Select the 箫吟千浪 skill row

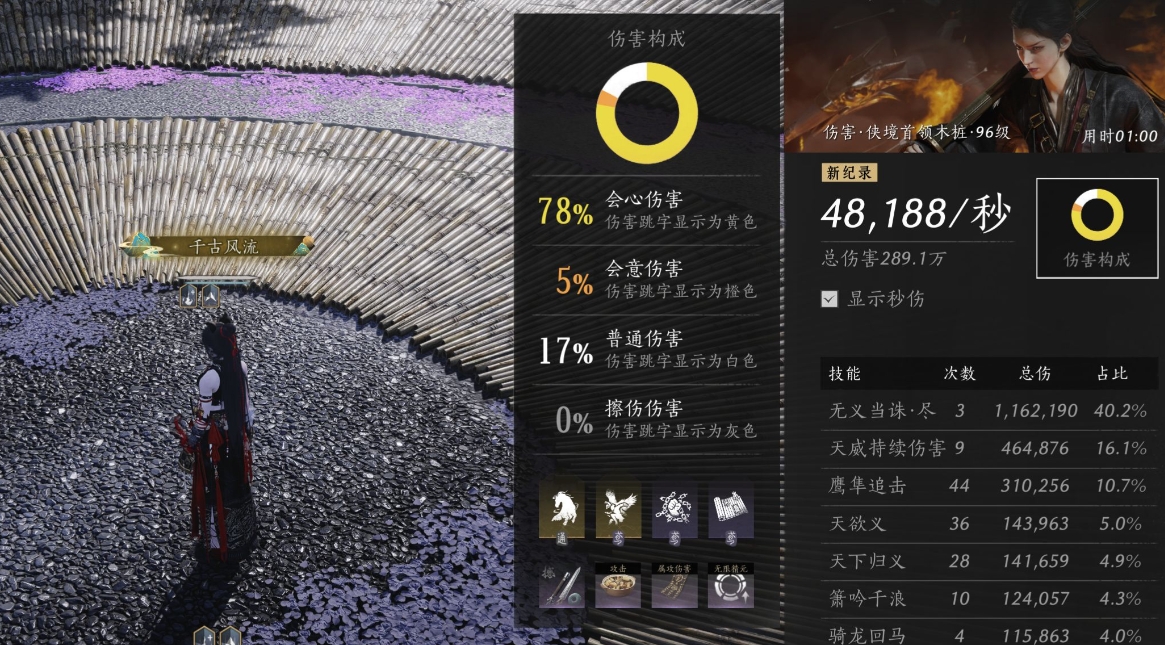[988, 599]
